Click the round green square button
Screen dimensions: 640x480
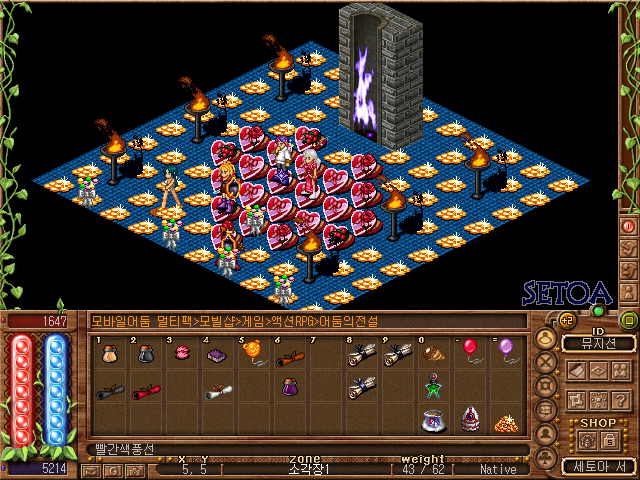coord(629,320)
